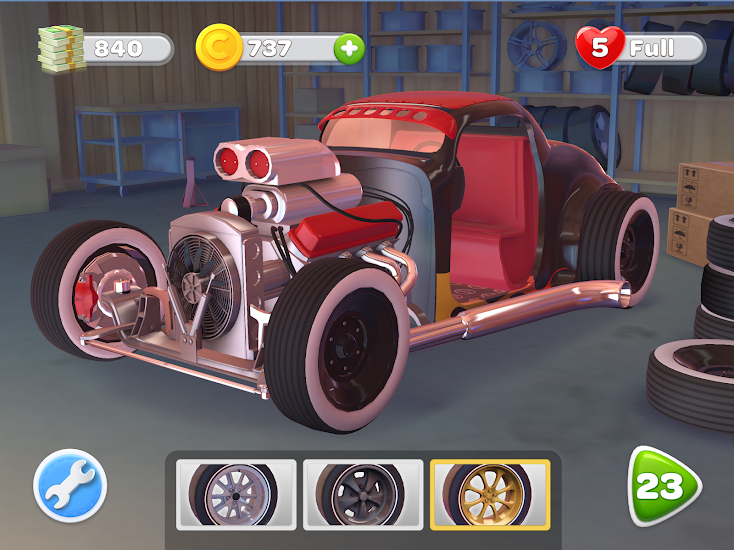Click the green plus to add coins
734x550 pixels.
[349, 48]
